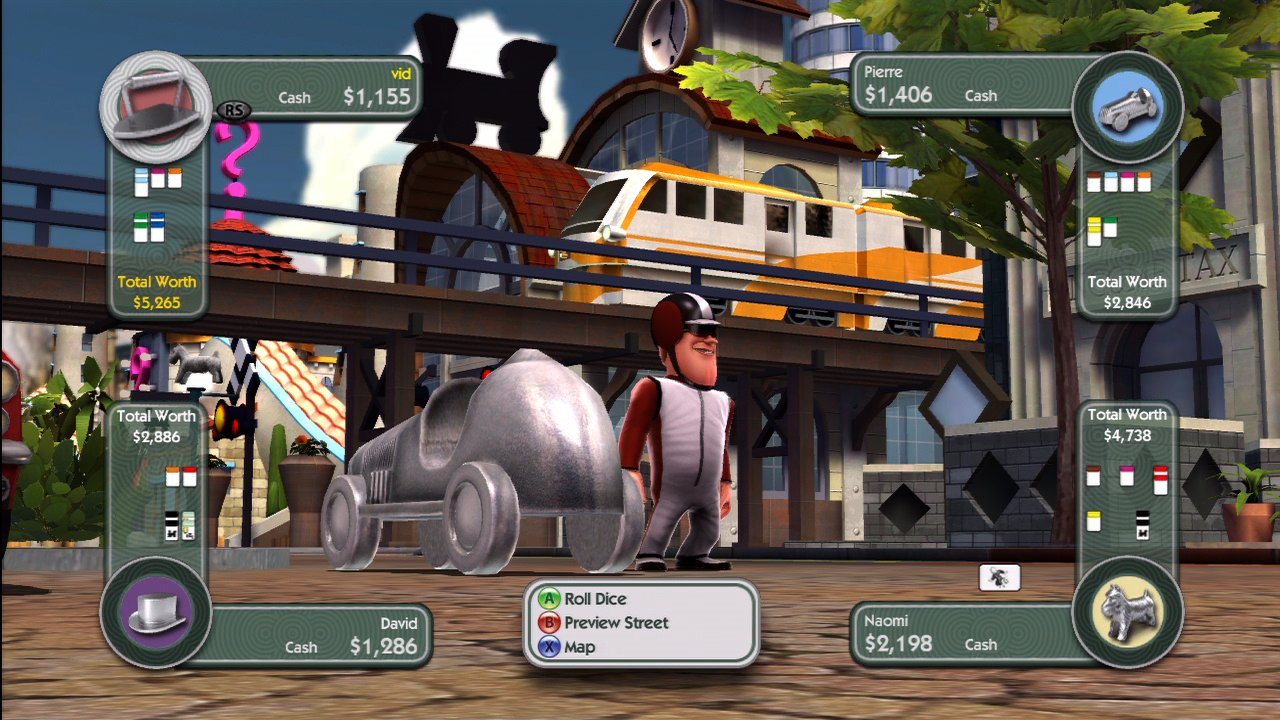Open the Map option
Image resolution: width=1280 pixels, height=720 pixels.
579,647
